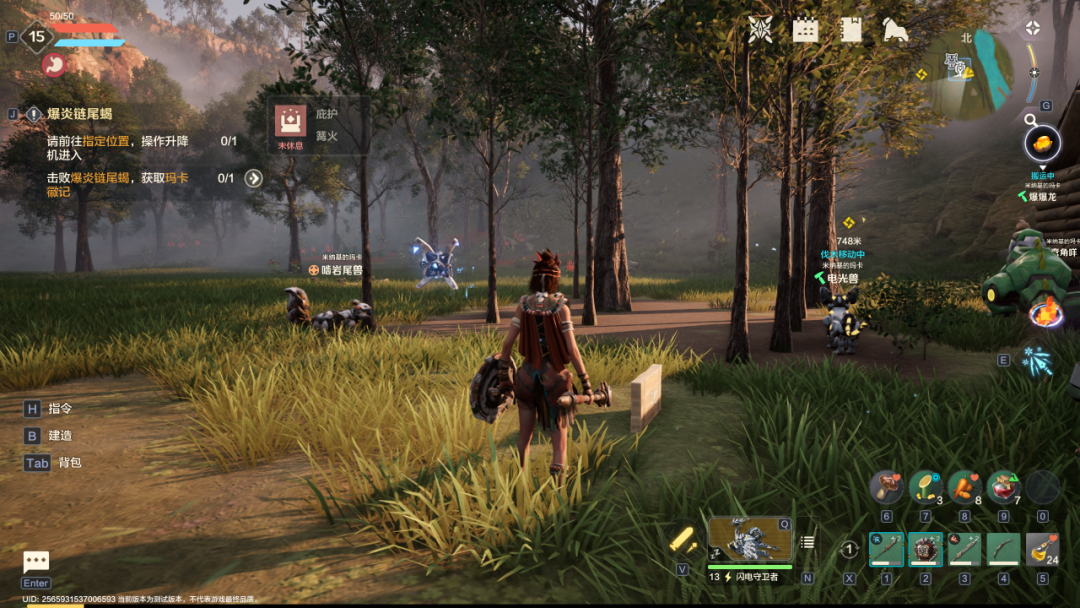The width and height of the screenshot is (1080, 608).
Task: Open the calendar icon in the top bar
Action: [805, 30]
